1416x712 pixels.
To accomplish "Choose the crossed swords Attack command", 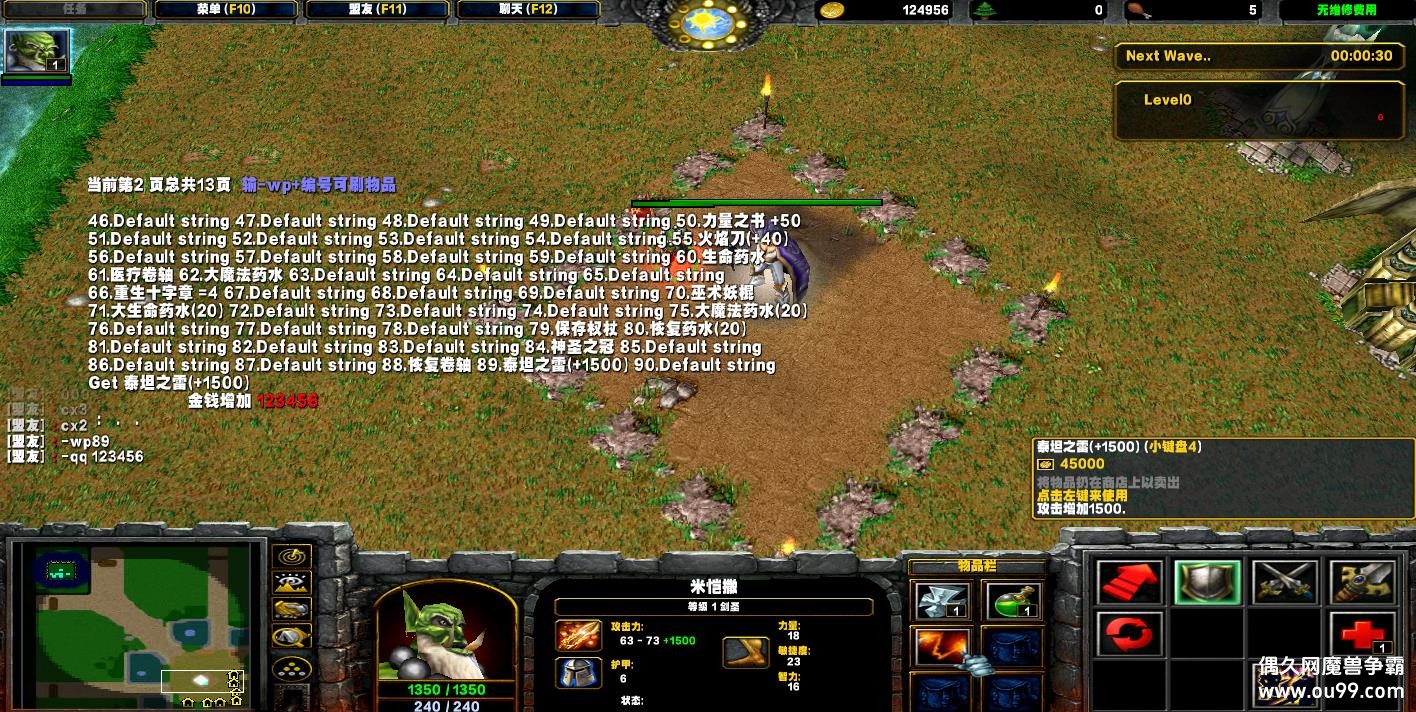I will pos(1284,582).
